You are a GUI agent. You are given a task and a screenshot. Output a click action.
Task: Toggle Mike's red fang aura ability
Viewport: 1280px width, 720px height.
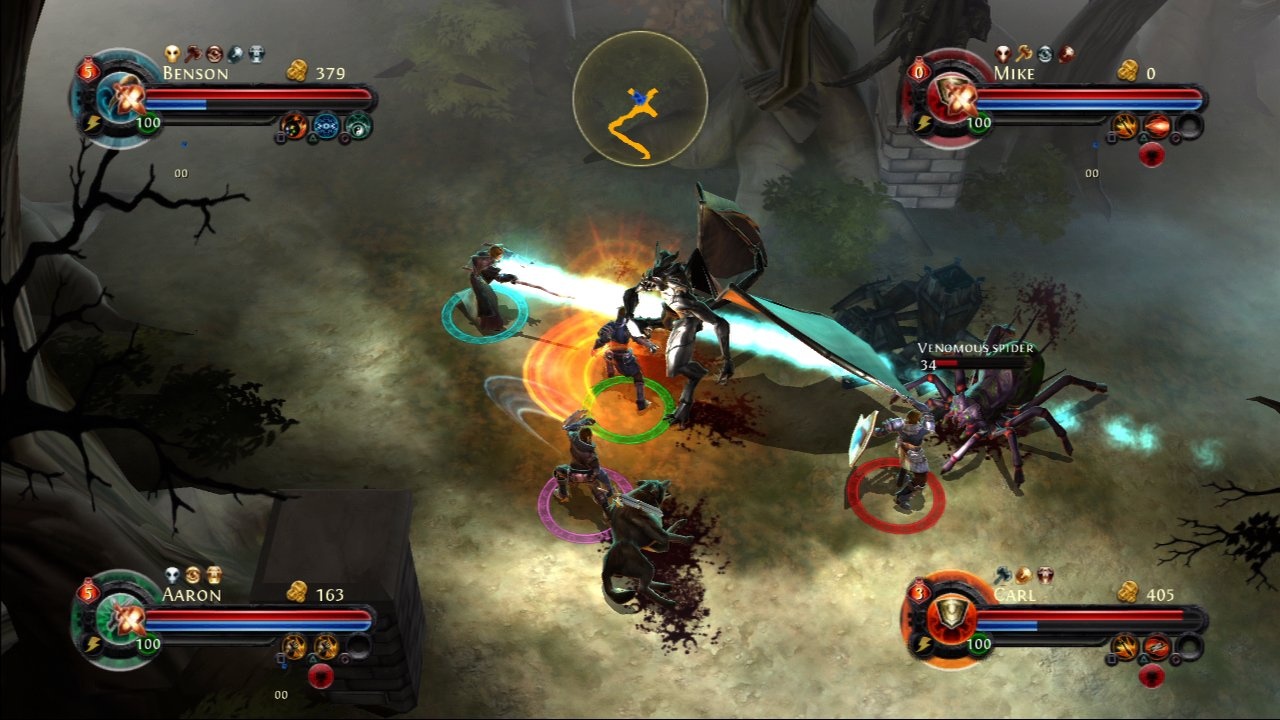click(x=1152, y=154)
